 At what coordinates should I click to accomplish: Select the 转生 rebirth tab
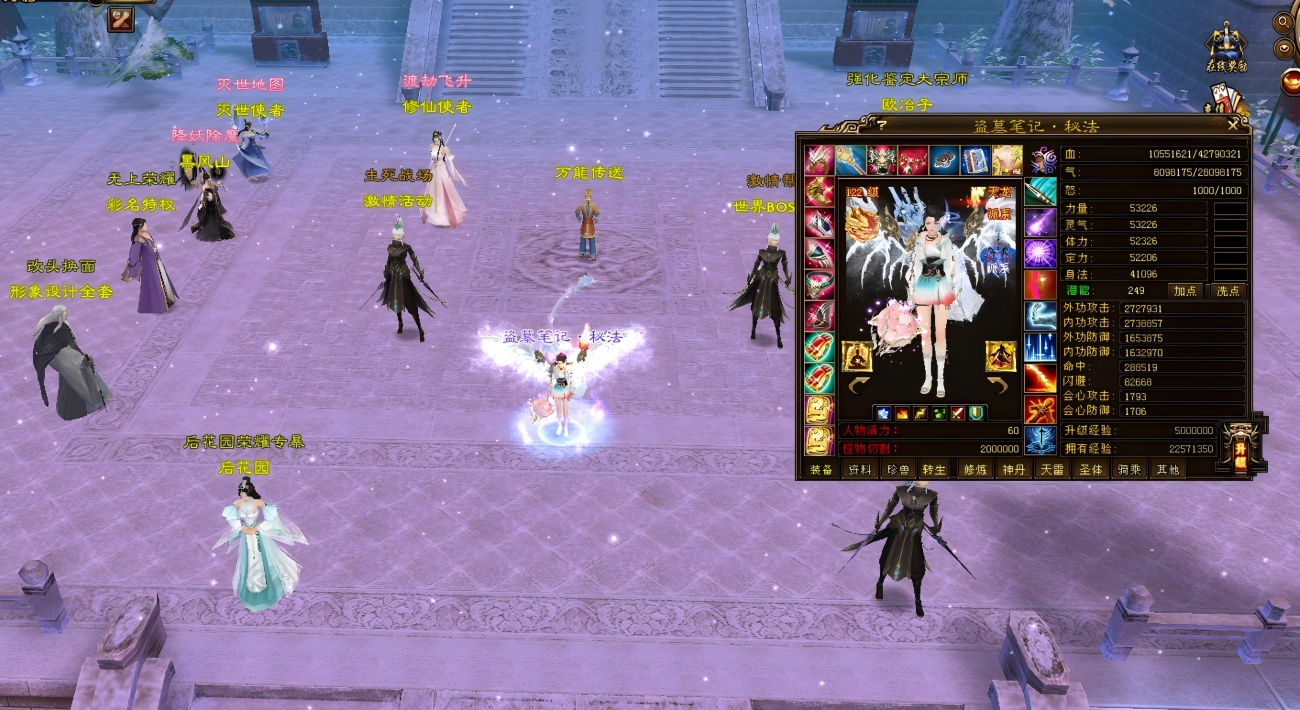pyautogui.click(x=934, y=470)
